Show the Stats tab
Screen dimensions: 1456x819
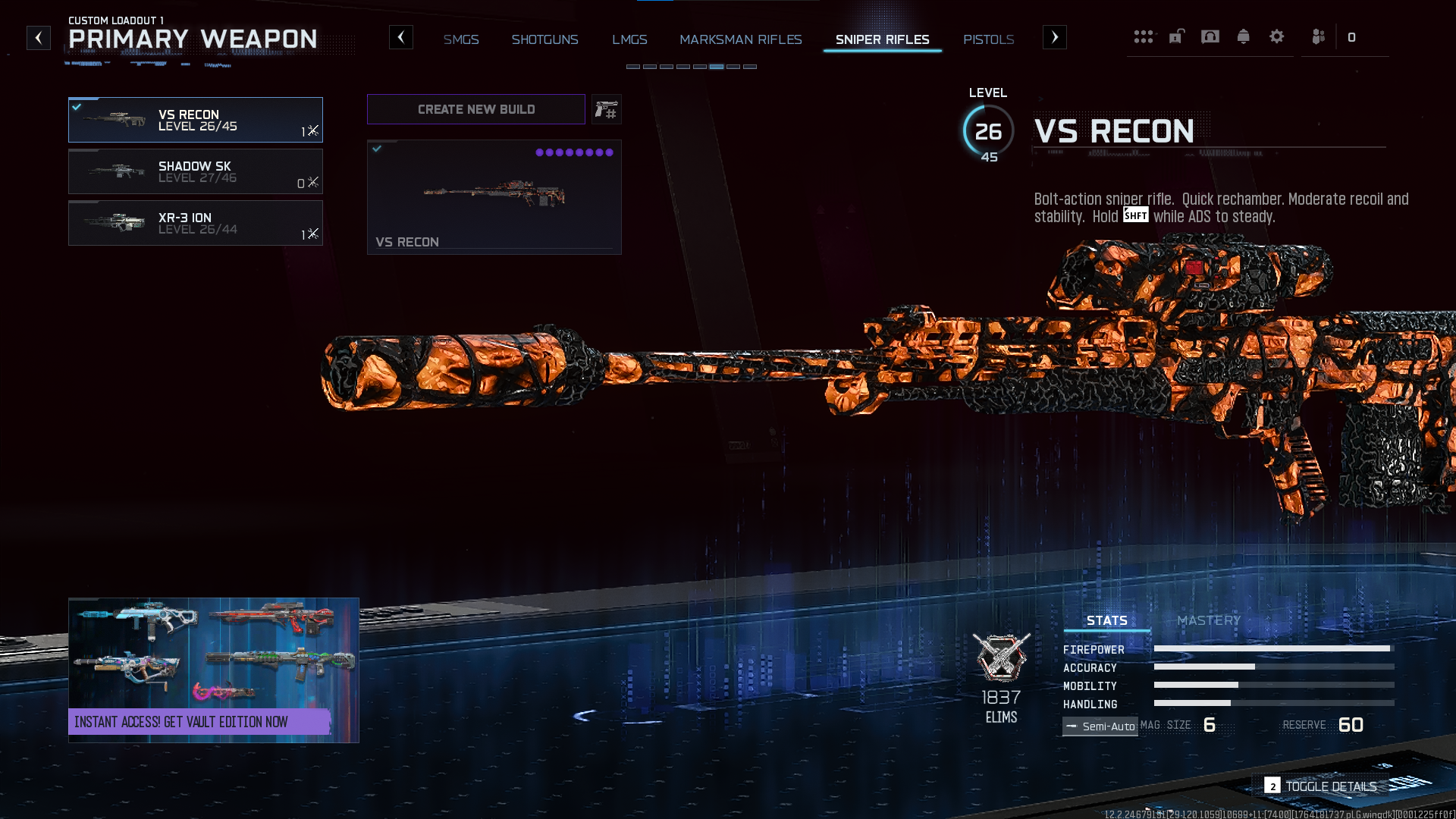click(1106, 620)
